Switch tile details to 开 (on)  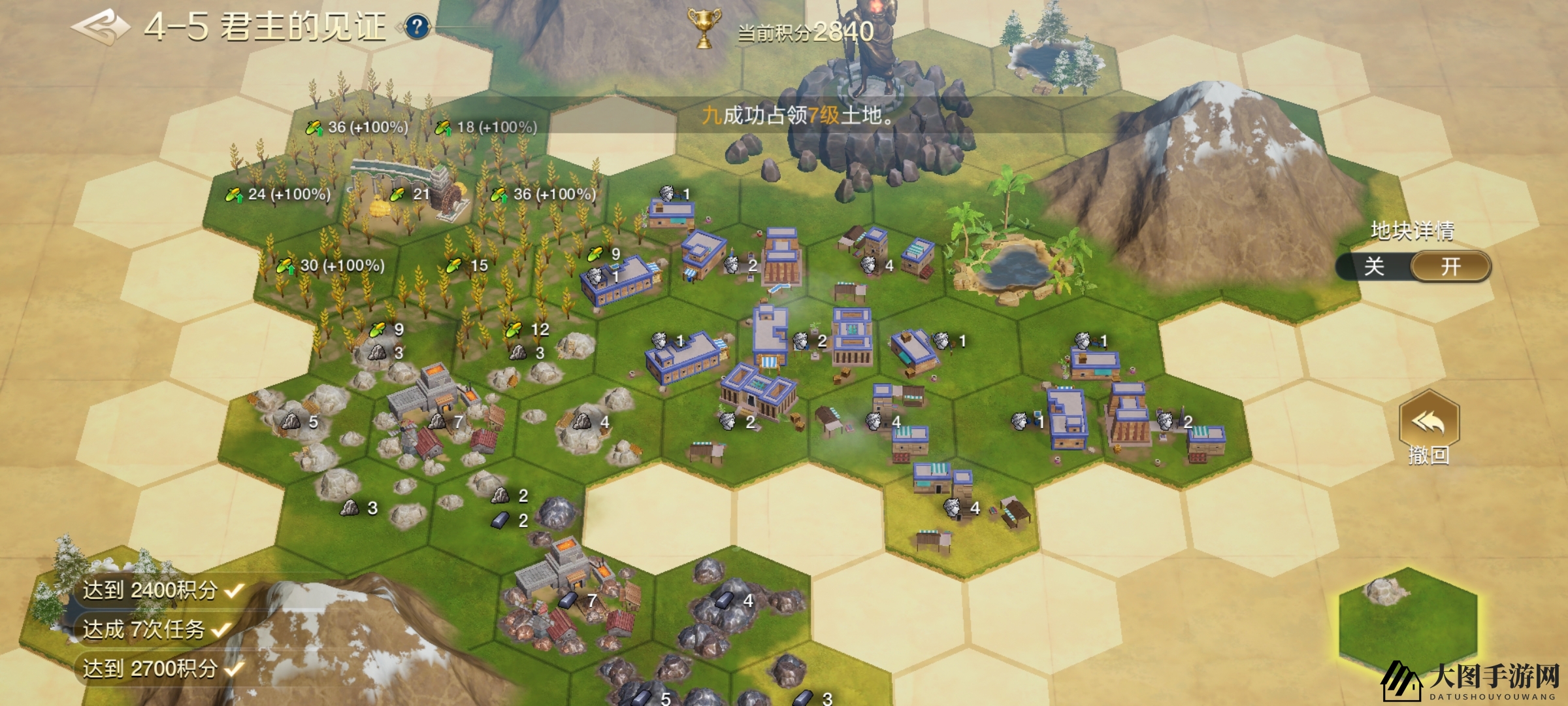click(x=1450, y=267)
